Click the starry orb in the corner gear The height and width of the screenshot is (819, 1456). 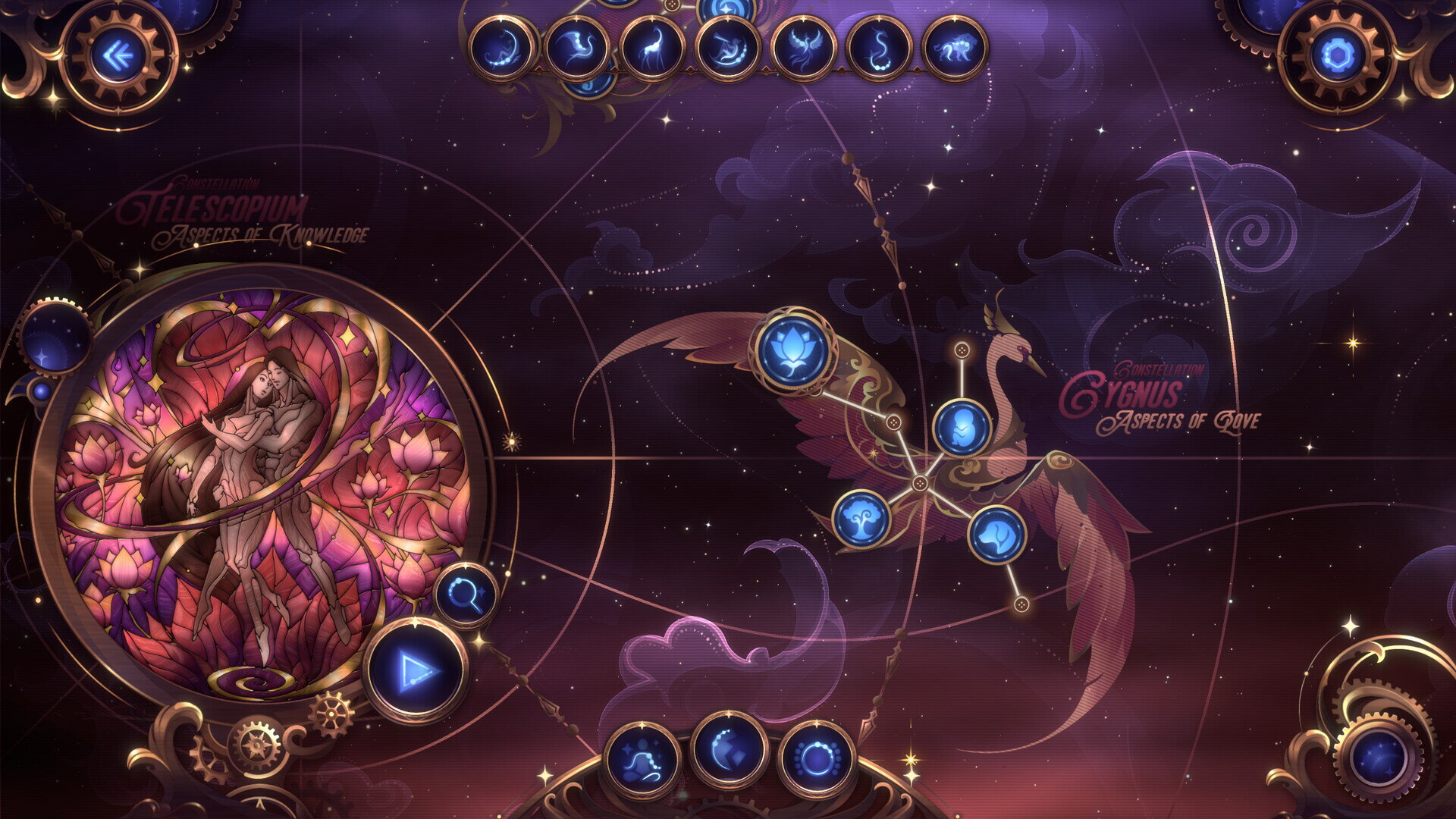[x=1379, y=758]
